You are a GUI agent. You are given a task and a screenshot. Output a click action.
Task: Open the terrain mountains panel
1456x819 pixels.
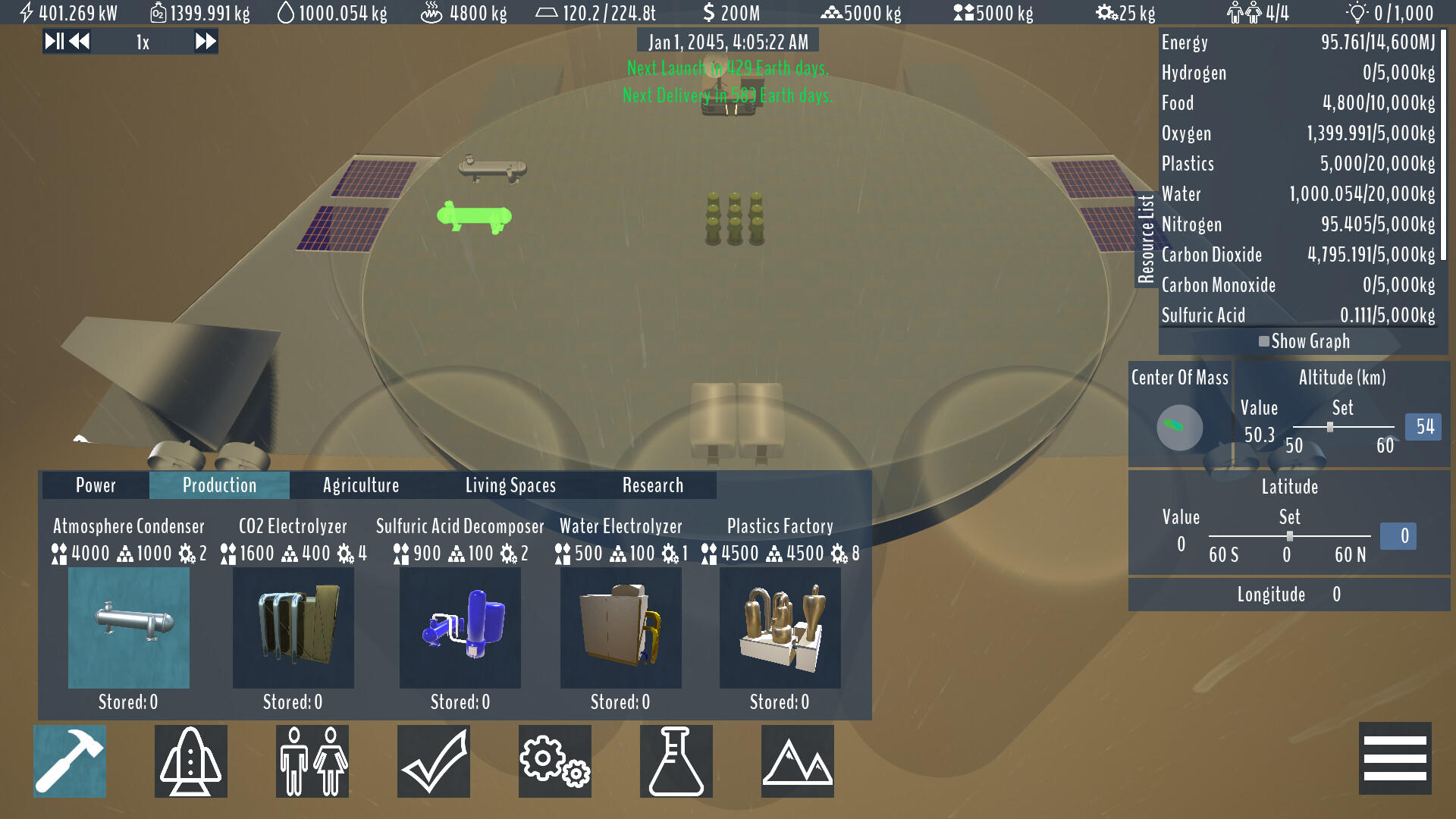coord(797,761)
